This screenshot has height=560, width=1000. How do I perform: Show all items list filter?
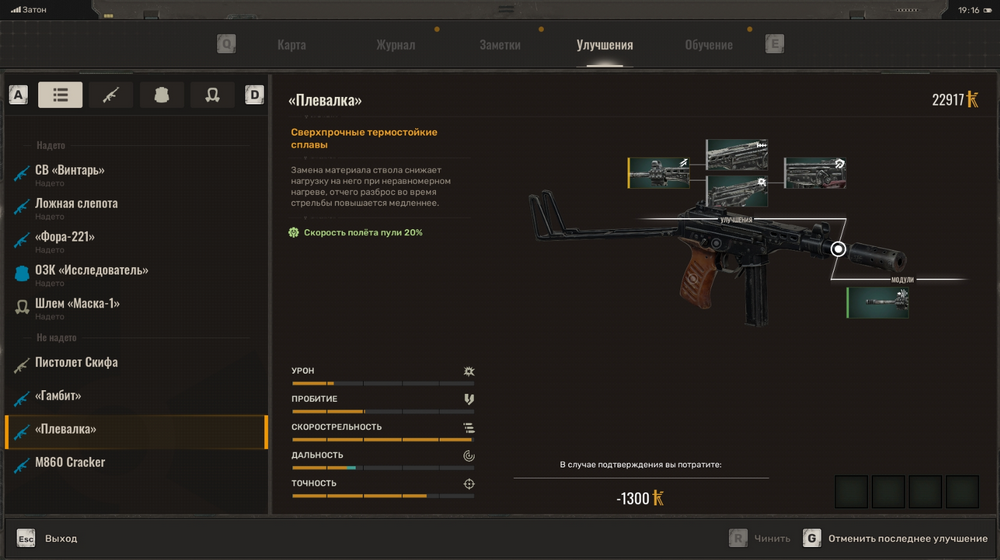[x=60, y=95]
